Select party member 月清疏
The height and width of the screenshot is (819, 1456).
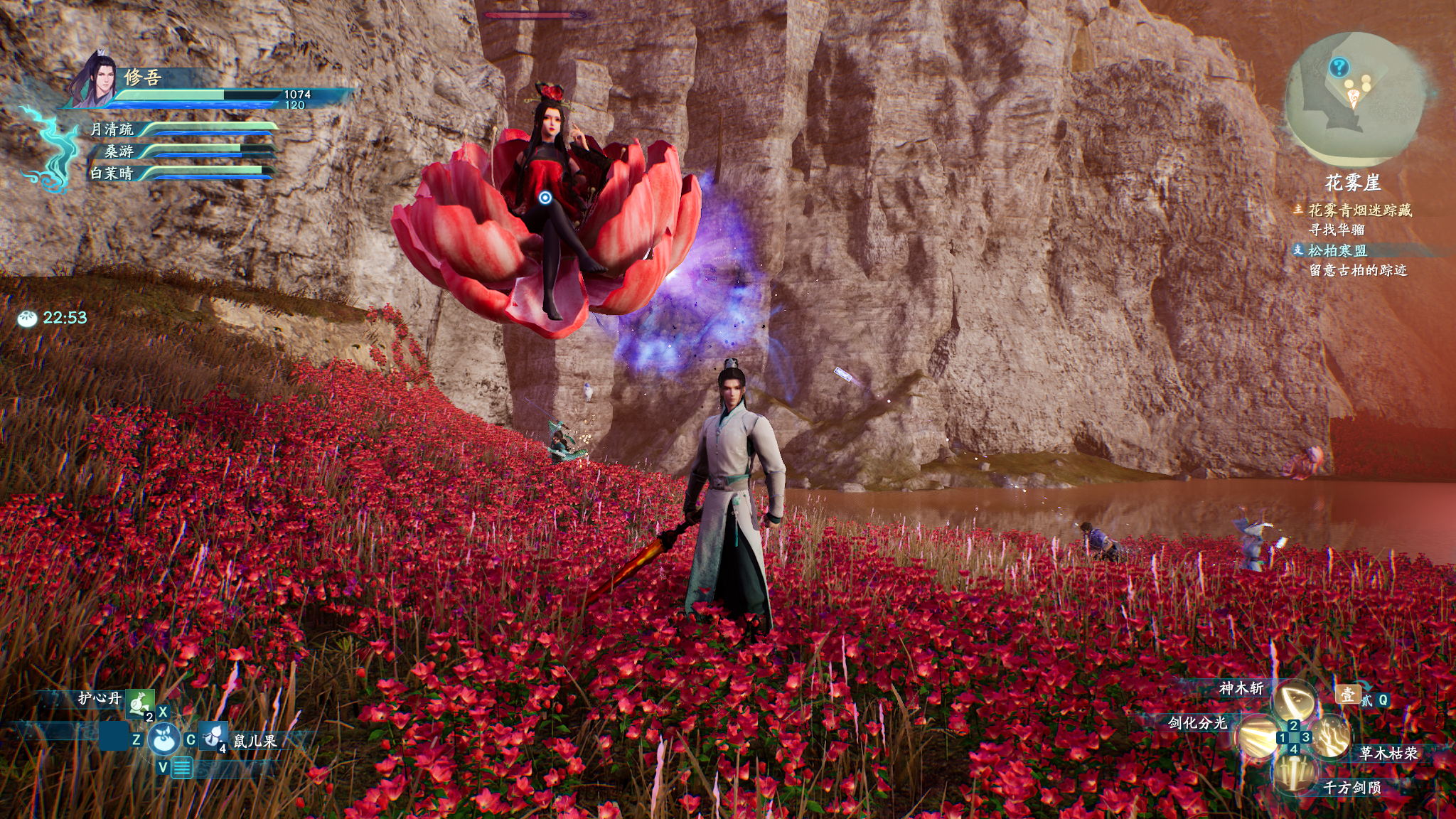point(112,129)
